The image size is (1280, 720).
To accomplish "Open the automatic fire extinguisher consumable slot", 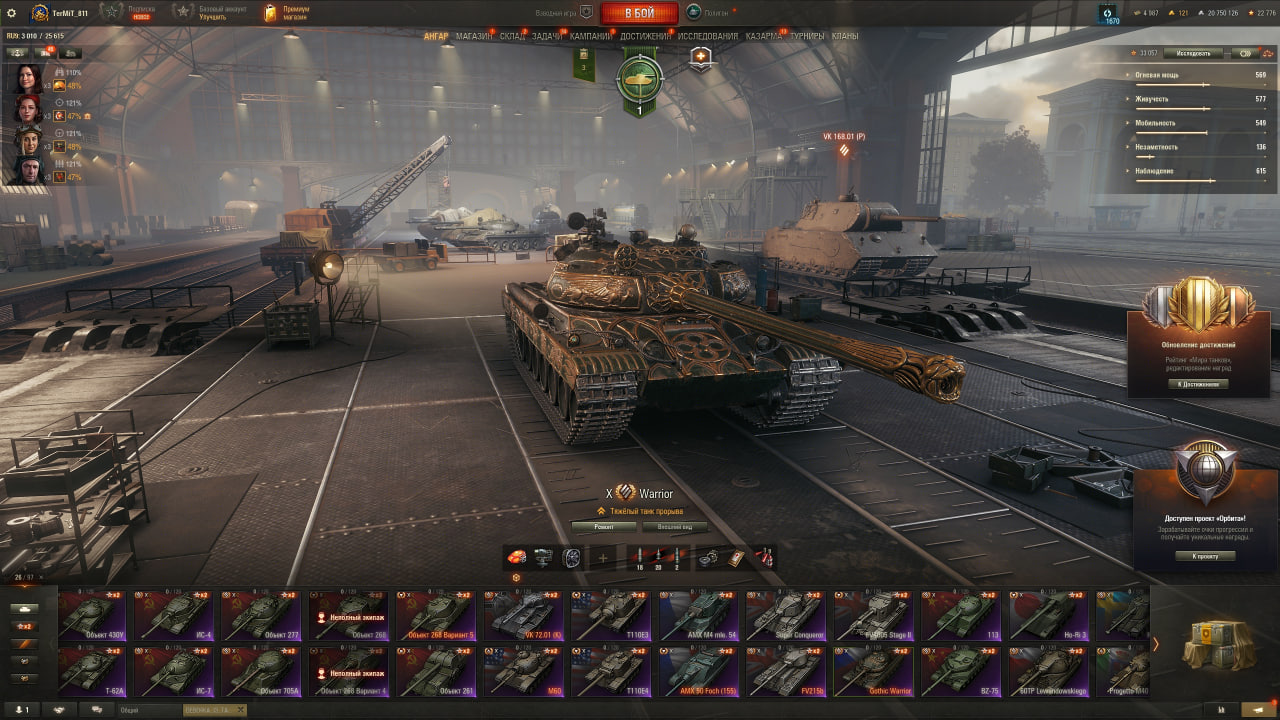I will [766, 558].
